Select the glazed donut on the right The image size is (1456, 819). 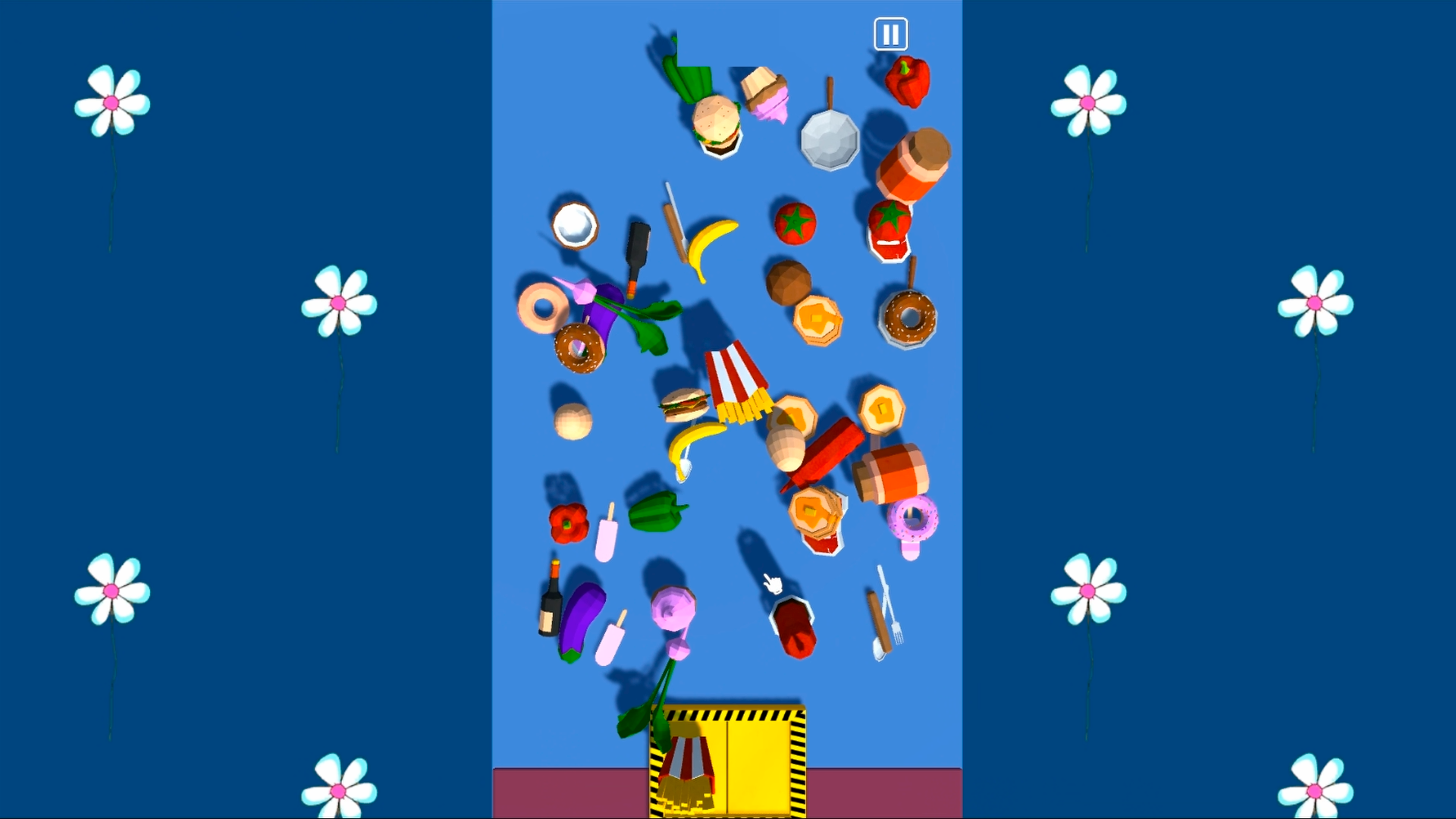pyautogui.click(x=908, y=318)
